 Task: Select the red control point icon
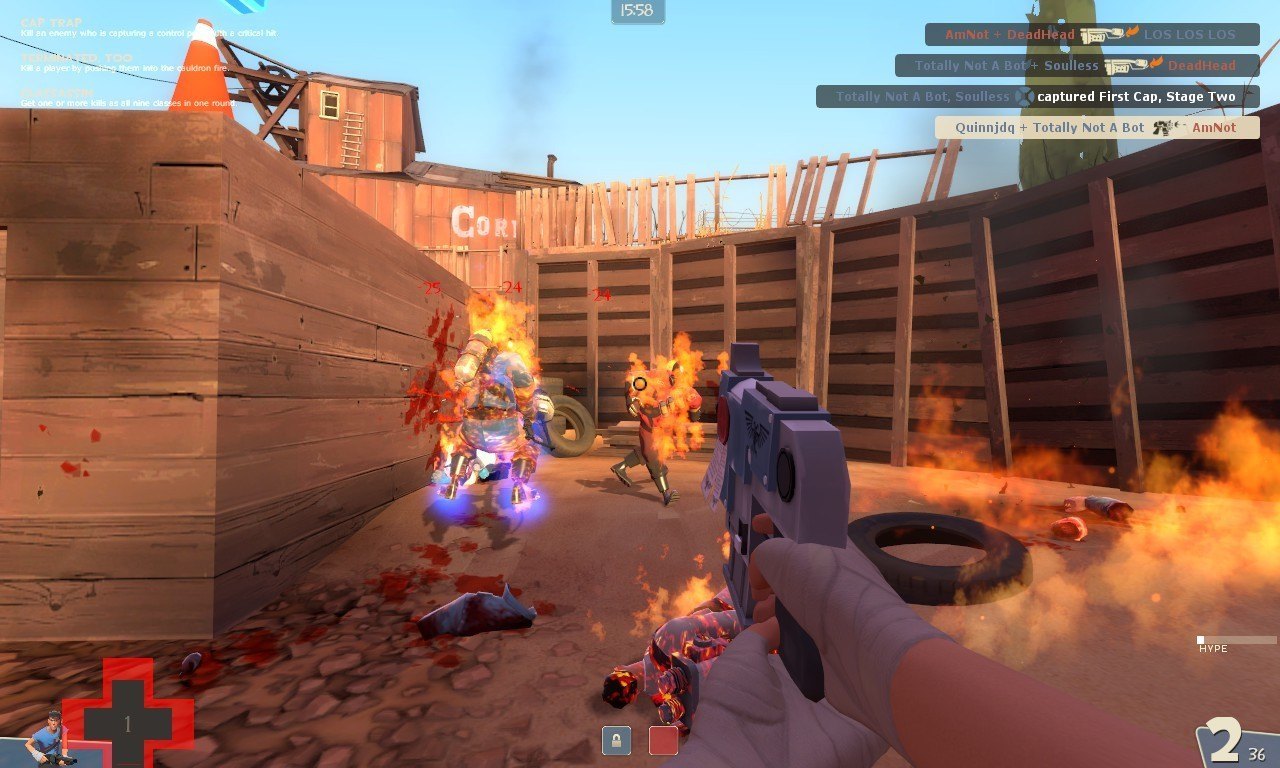663,740
